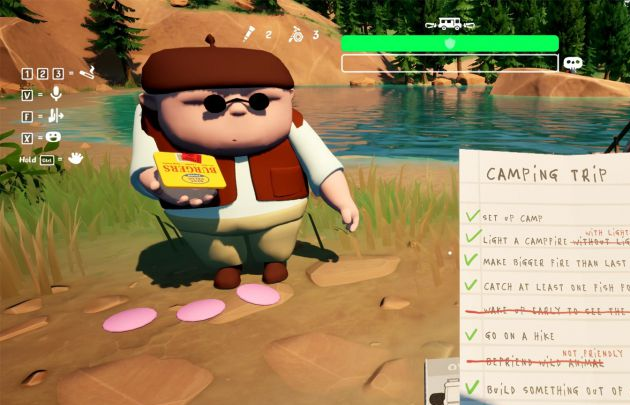Open chat with the speech bubble icon

[573, 63]
